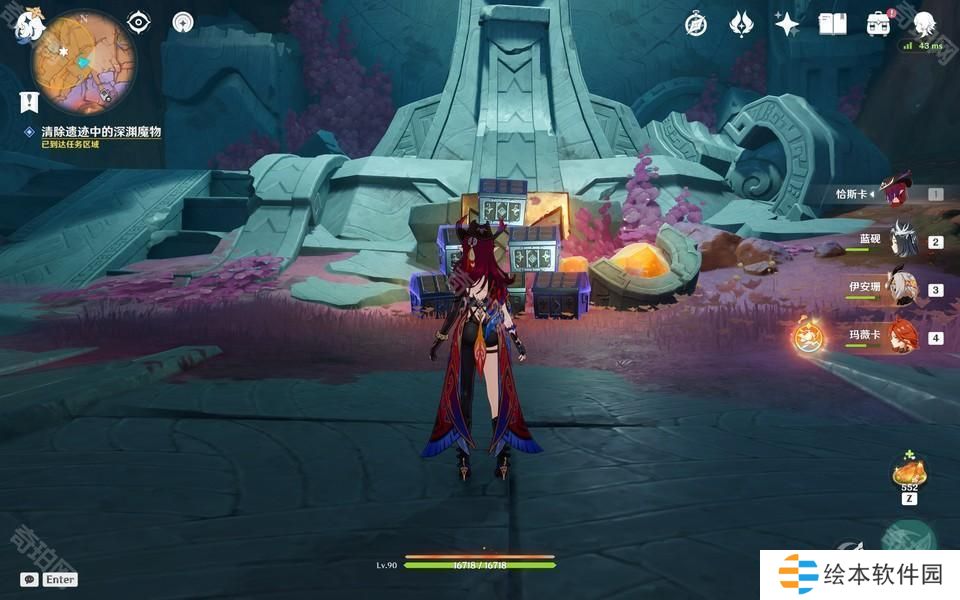The width and height of the screenshot is (960, 600).
Task: Use the roast food quick item
Action: (x=908, y=470)
